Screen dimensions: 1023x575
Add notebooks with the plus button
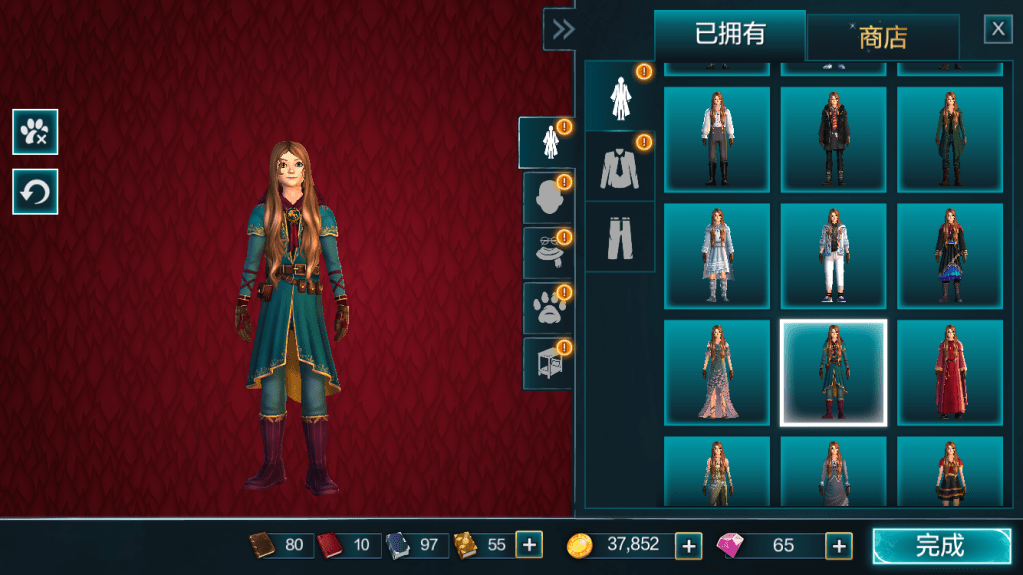[x=529, y=545]
